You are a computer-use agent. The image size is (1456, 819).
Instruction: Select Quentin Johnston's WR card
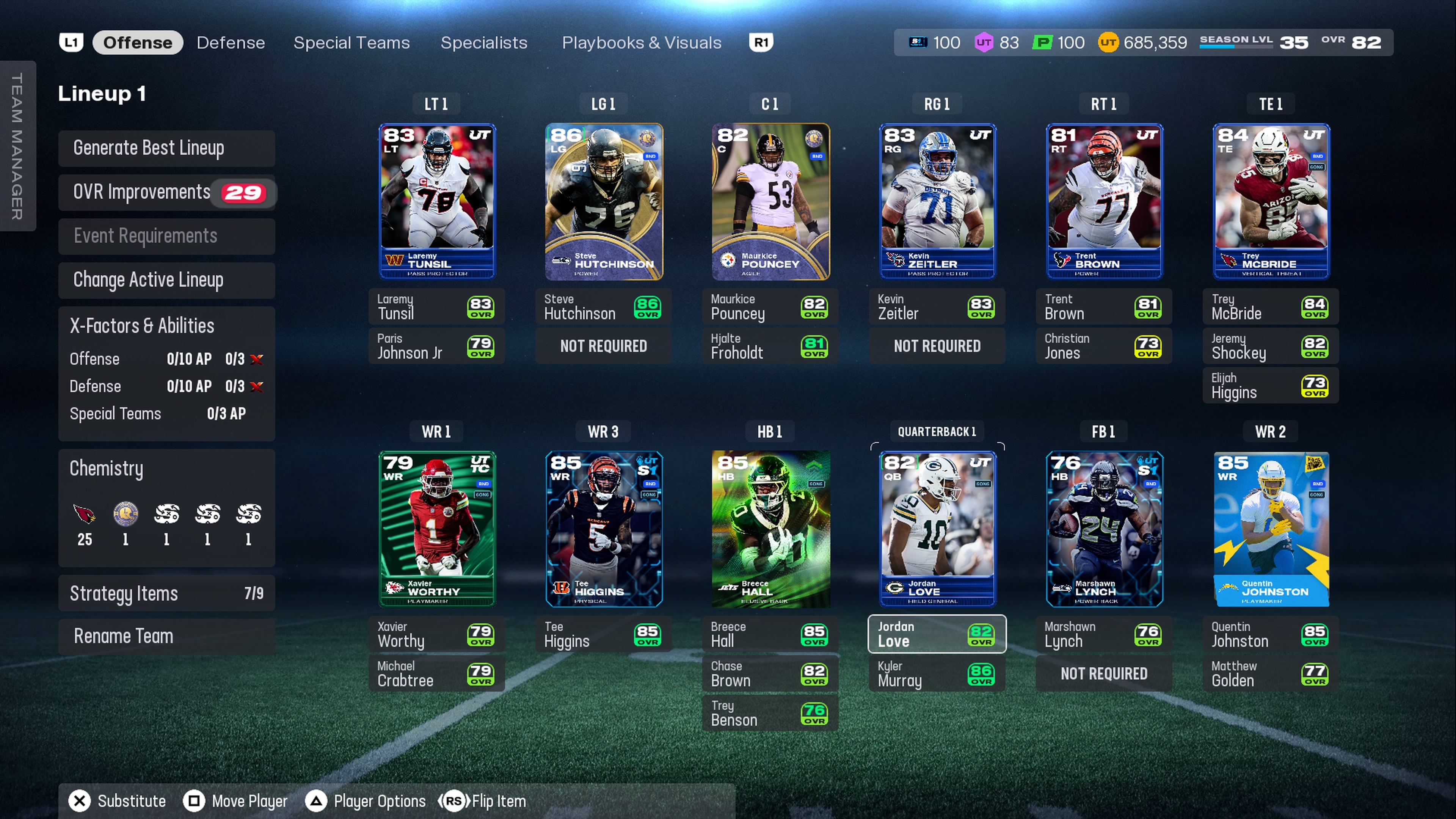tap(1271, 529)
